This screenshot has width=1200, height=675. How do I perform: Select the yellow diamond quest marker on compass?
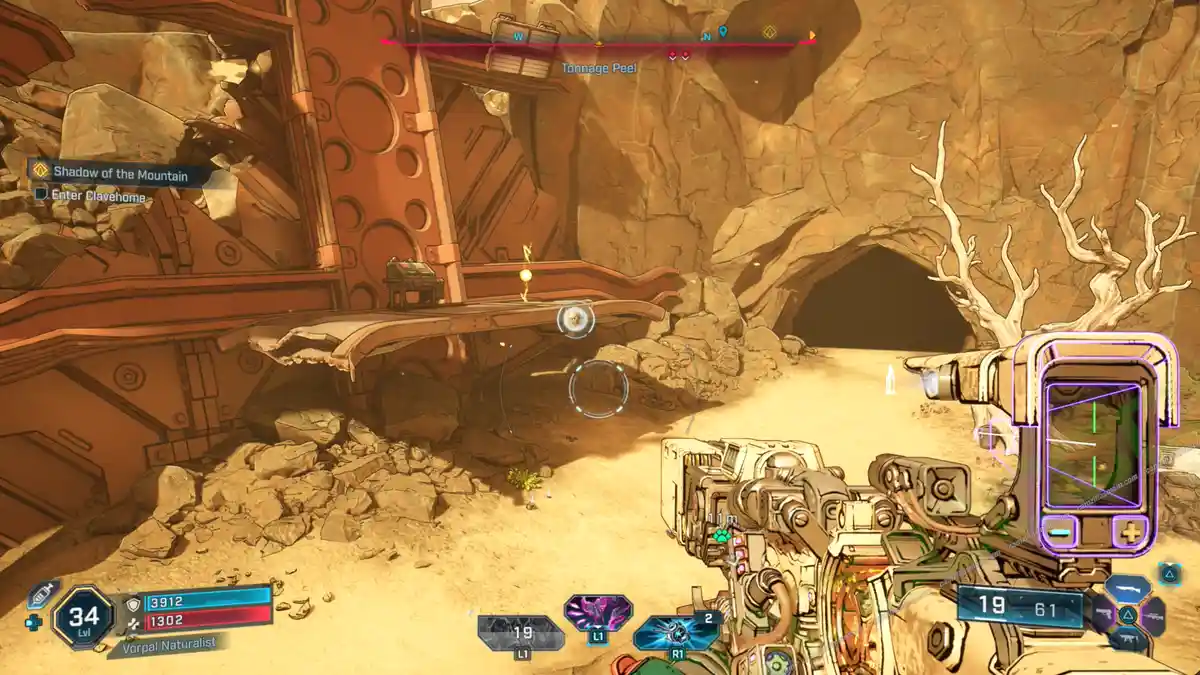click(769, 33)
